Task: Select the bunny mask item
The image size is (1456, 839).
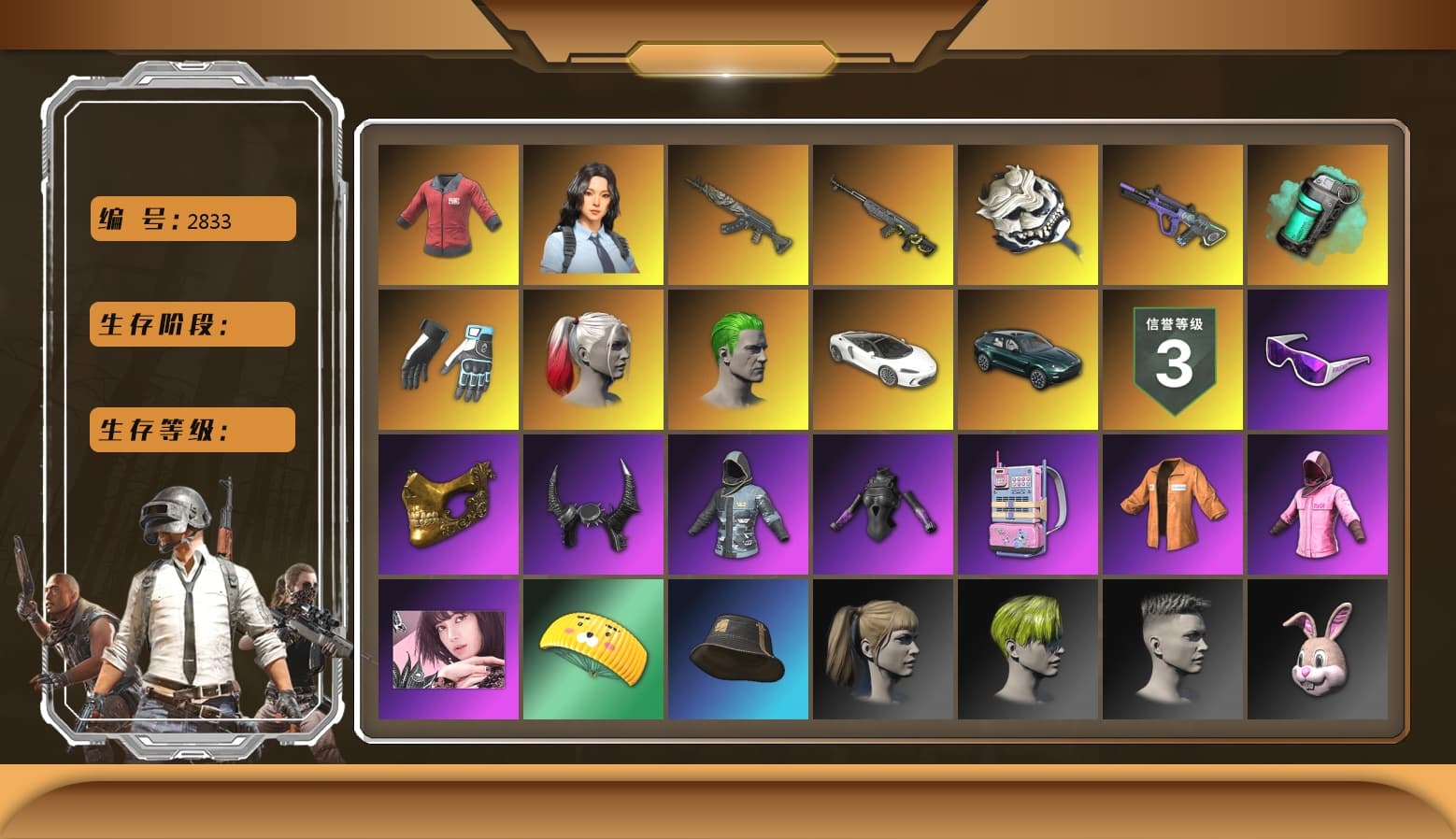Action: pos(1317,651)
